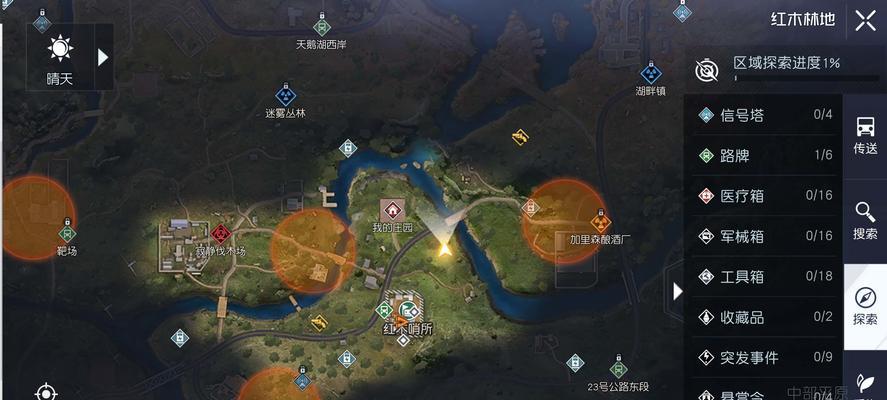Select the 工具箱 toolbox entry
Image resolution: width=887 pixels, height=400 pixels.
point(765,277)
